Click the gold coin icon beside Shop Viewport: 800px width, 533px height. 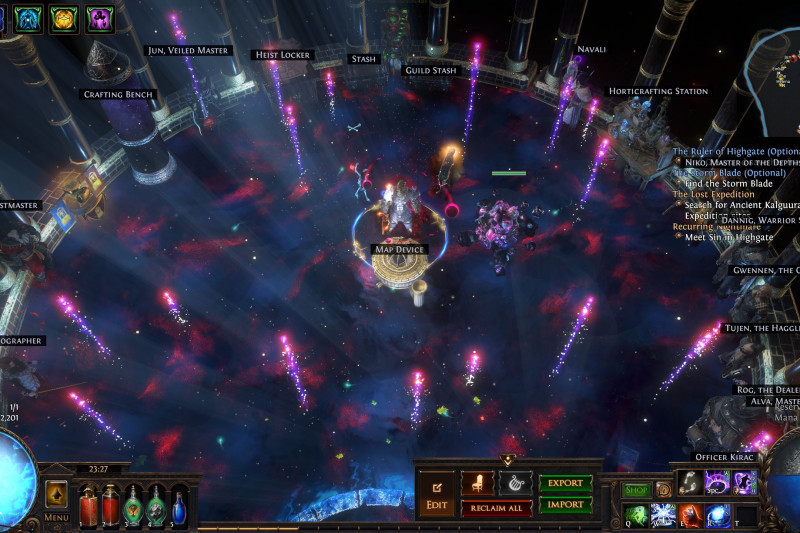663,490
